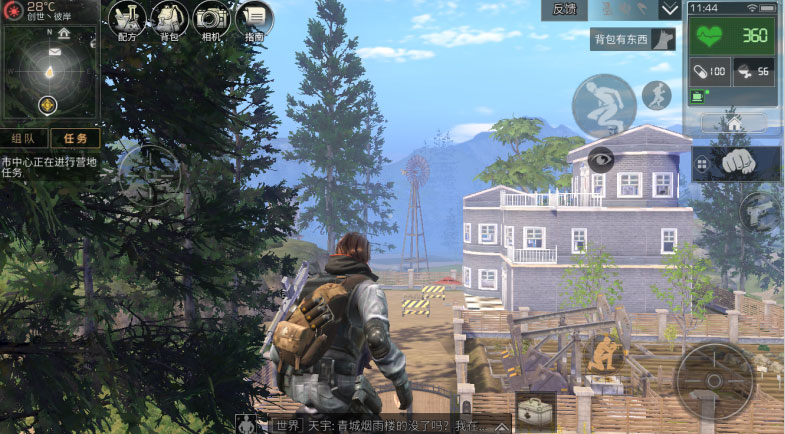The image size is (785, 434).
Task: Activate the kneeling shooter stance icon
Action: pyautogui.click(x=604, y=354)
